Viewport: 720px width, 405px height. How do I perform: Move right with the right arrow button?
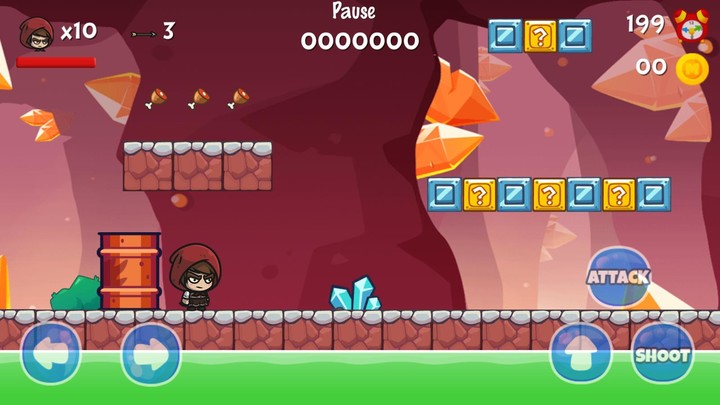pos(151,354)
